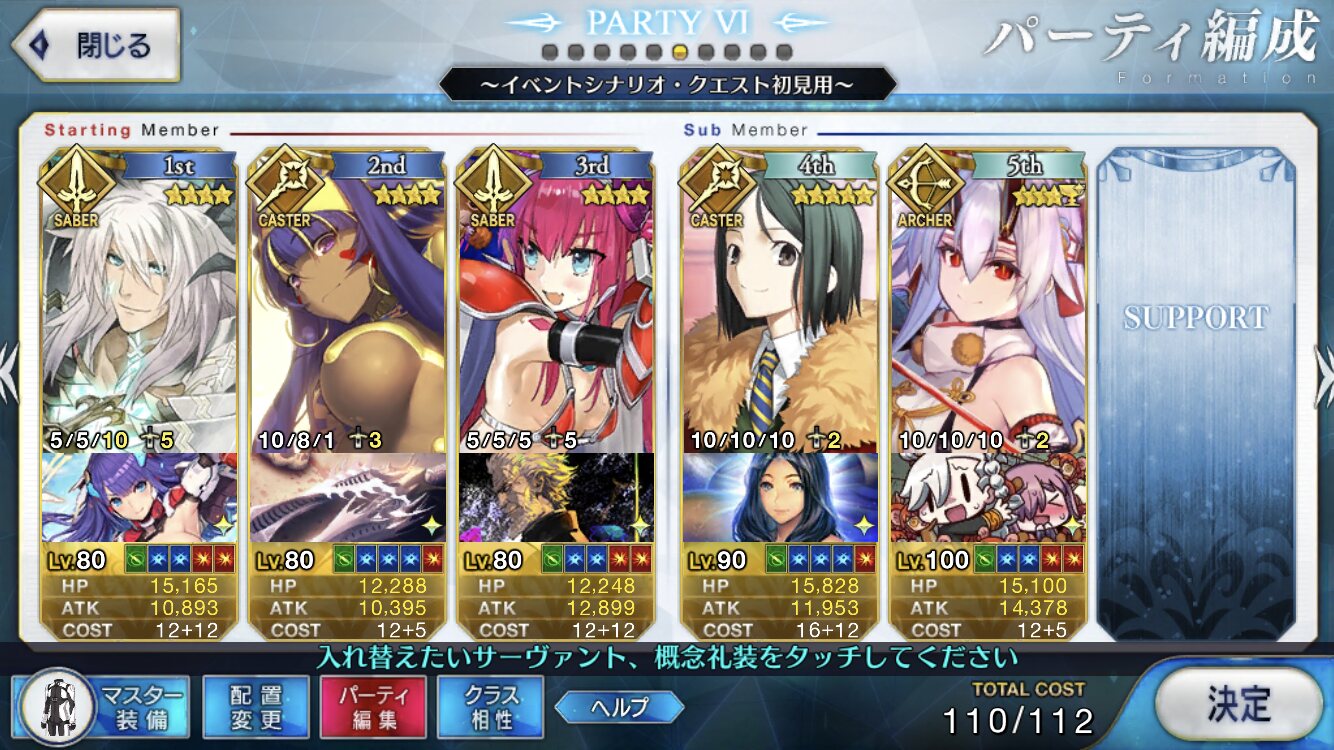Change the 5th member's chibi craft essence
This screenshot has width=1334, height=750.
[988, 497]
